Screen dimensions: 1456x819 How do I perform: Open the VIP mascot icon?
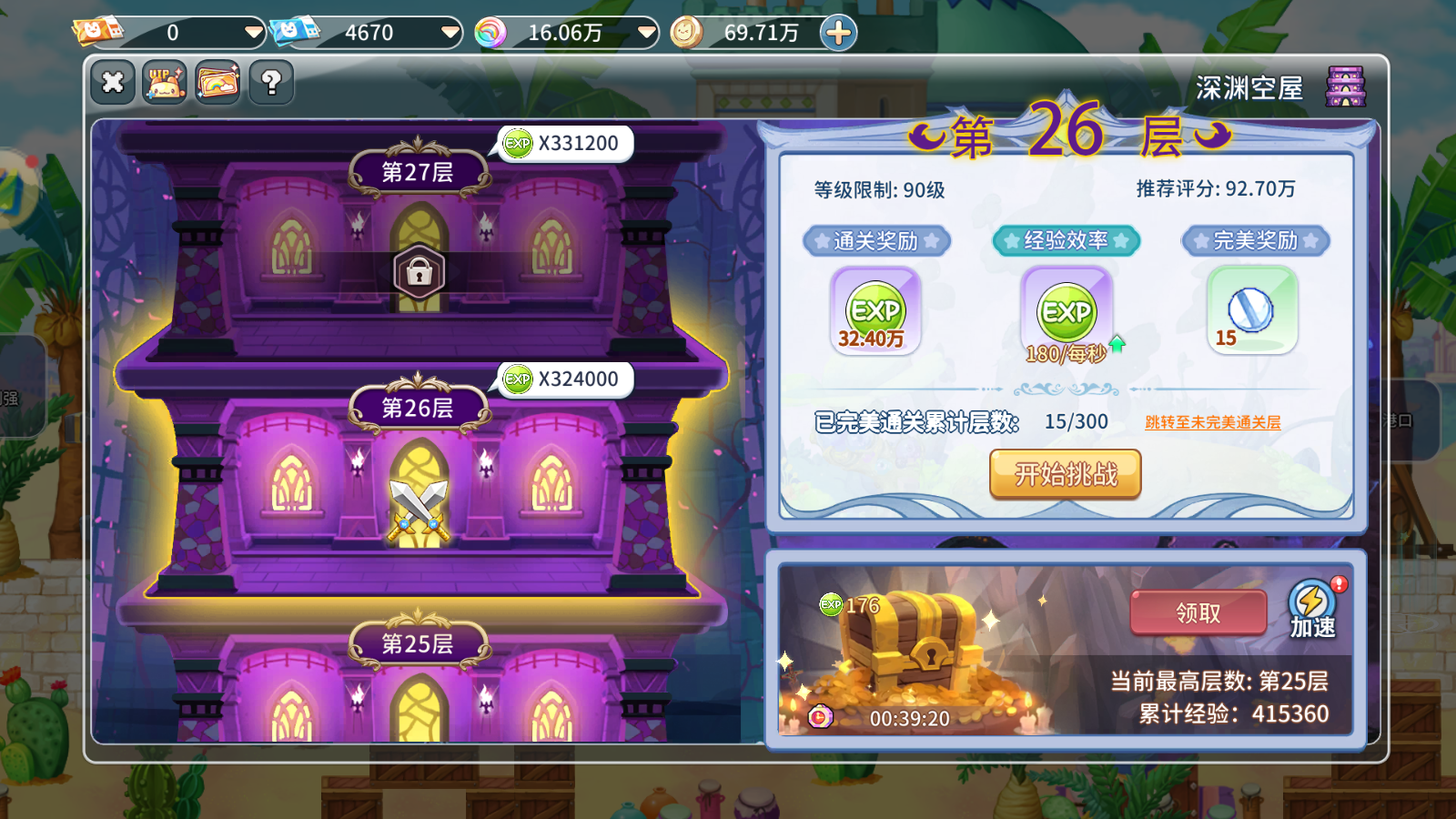click(164, 82)
